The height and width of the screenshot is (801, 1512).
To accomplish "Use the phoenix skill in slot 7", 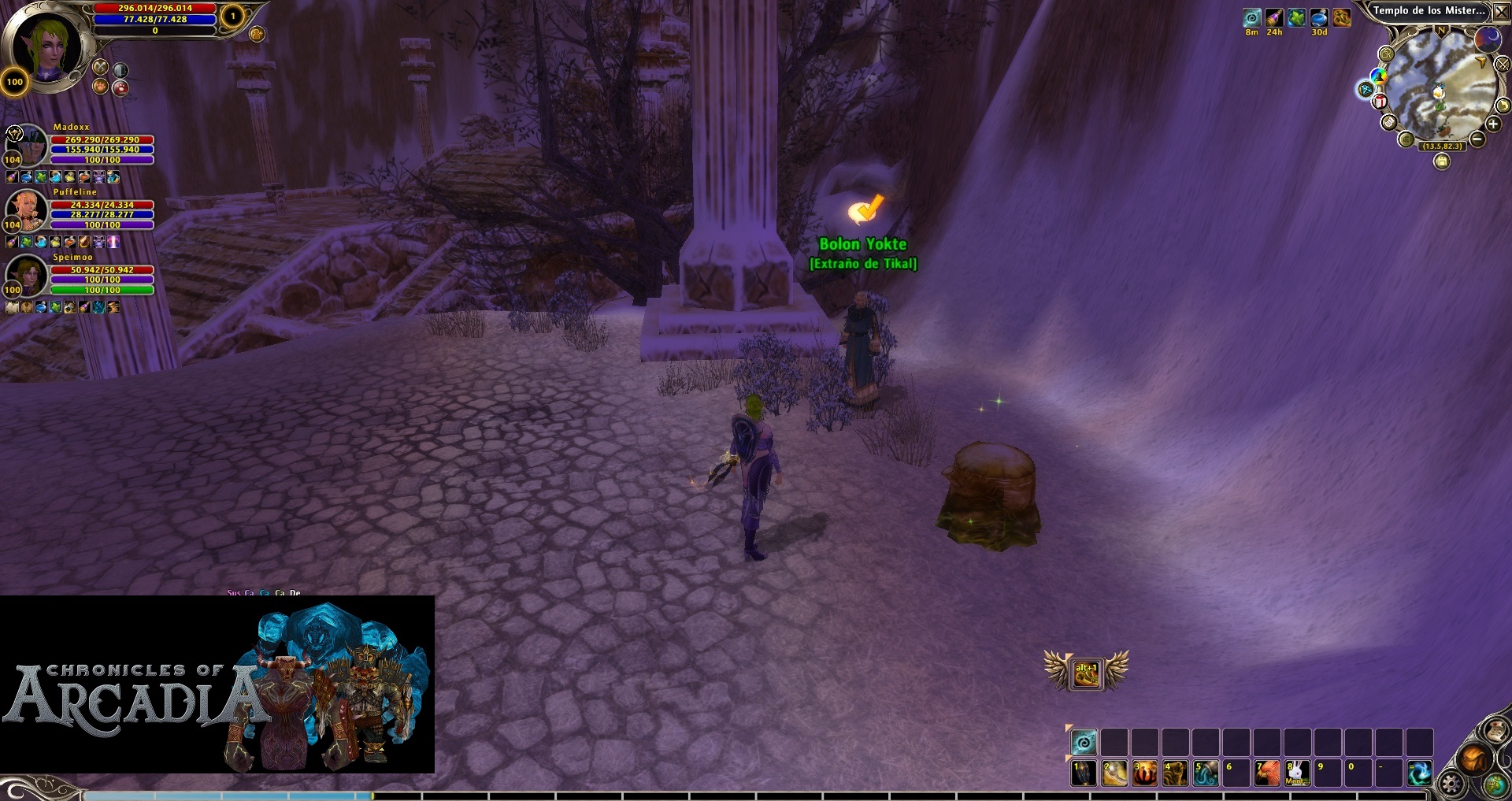I will (x=1266, y=773).
